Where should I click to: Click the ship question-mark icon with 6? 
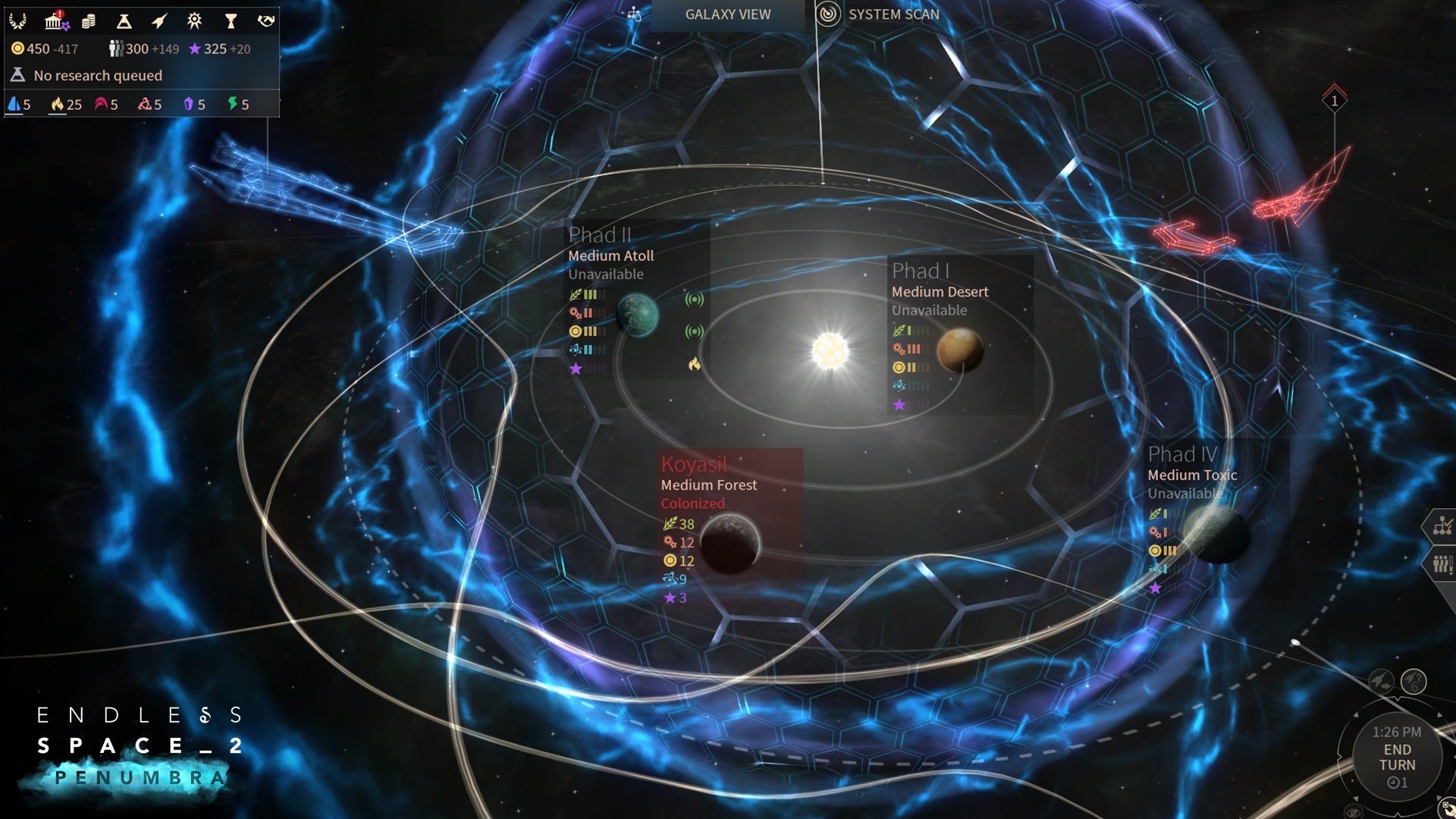coord(1414,682)
